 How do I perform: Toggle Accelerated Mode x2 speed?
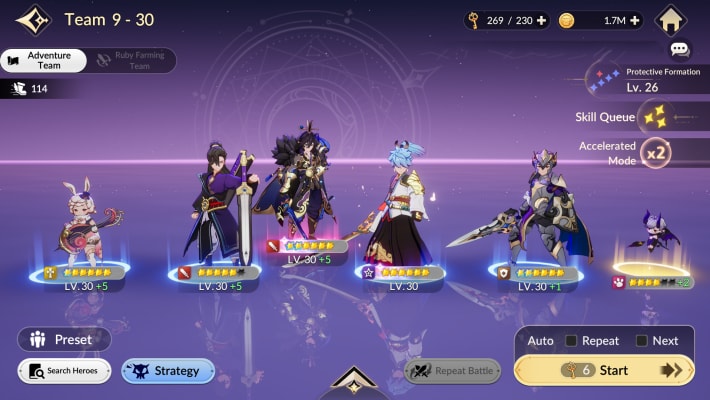655,153
